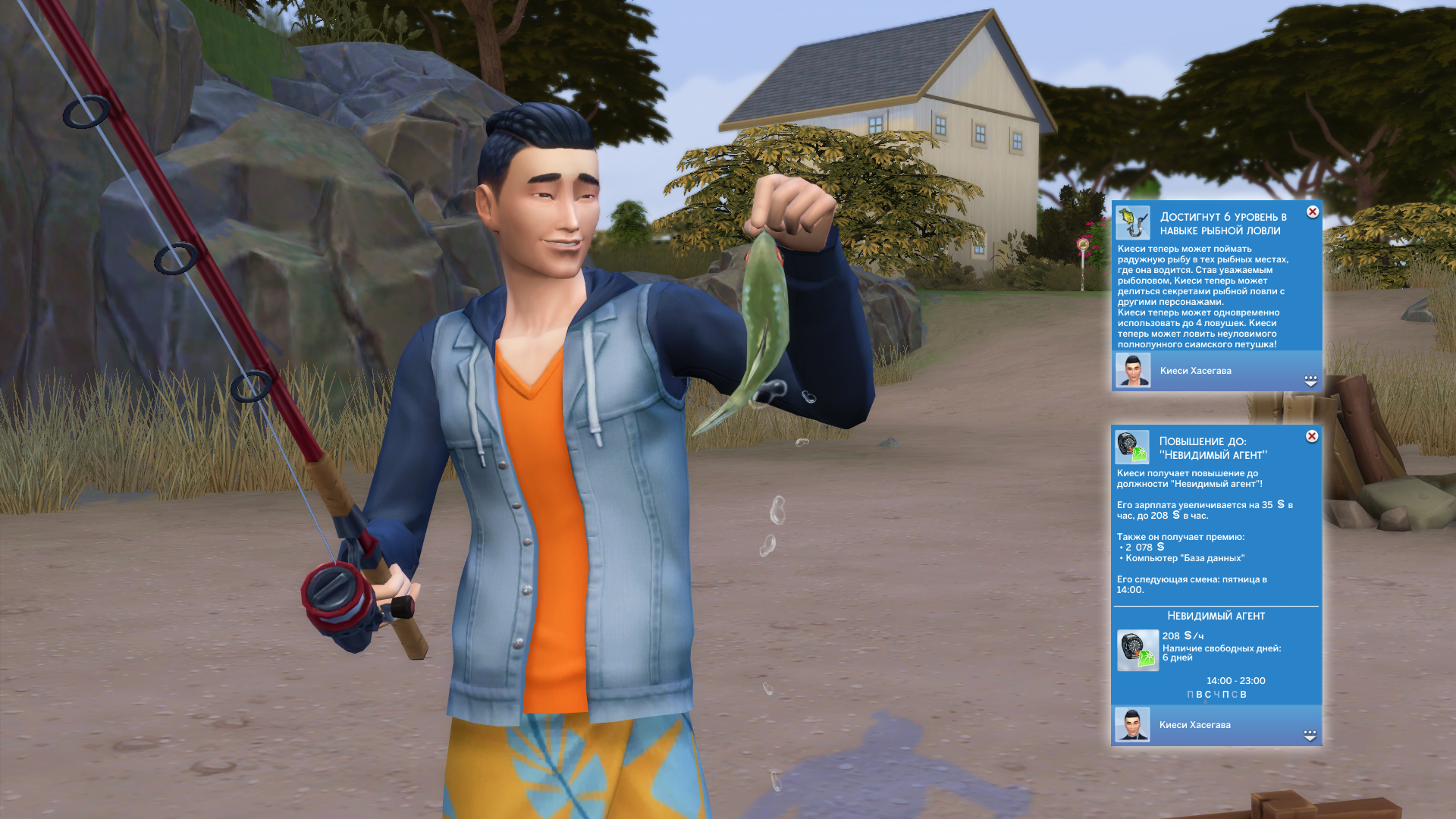This screenshot has height=819, width=1456.
Task: Expand options arrow on fishing skill notification
Action: click(1310, 381)
